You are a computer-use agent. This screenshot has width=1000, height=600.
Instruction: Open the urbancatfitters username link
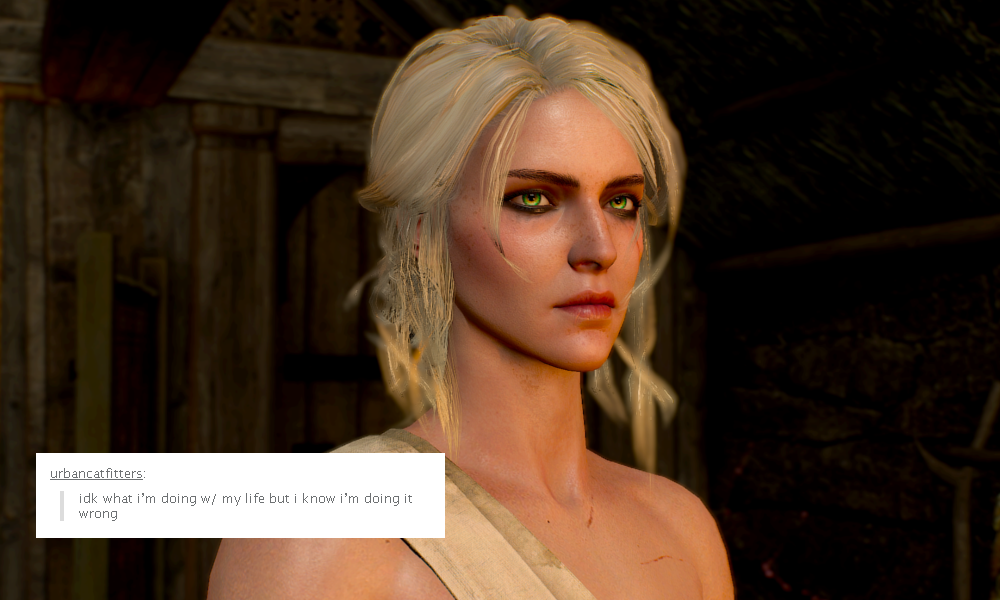pyautogui.click(x=96, y=474)
